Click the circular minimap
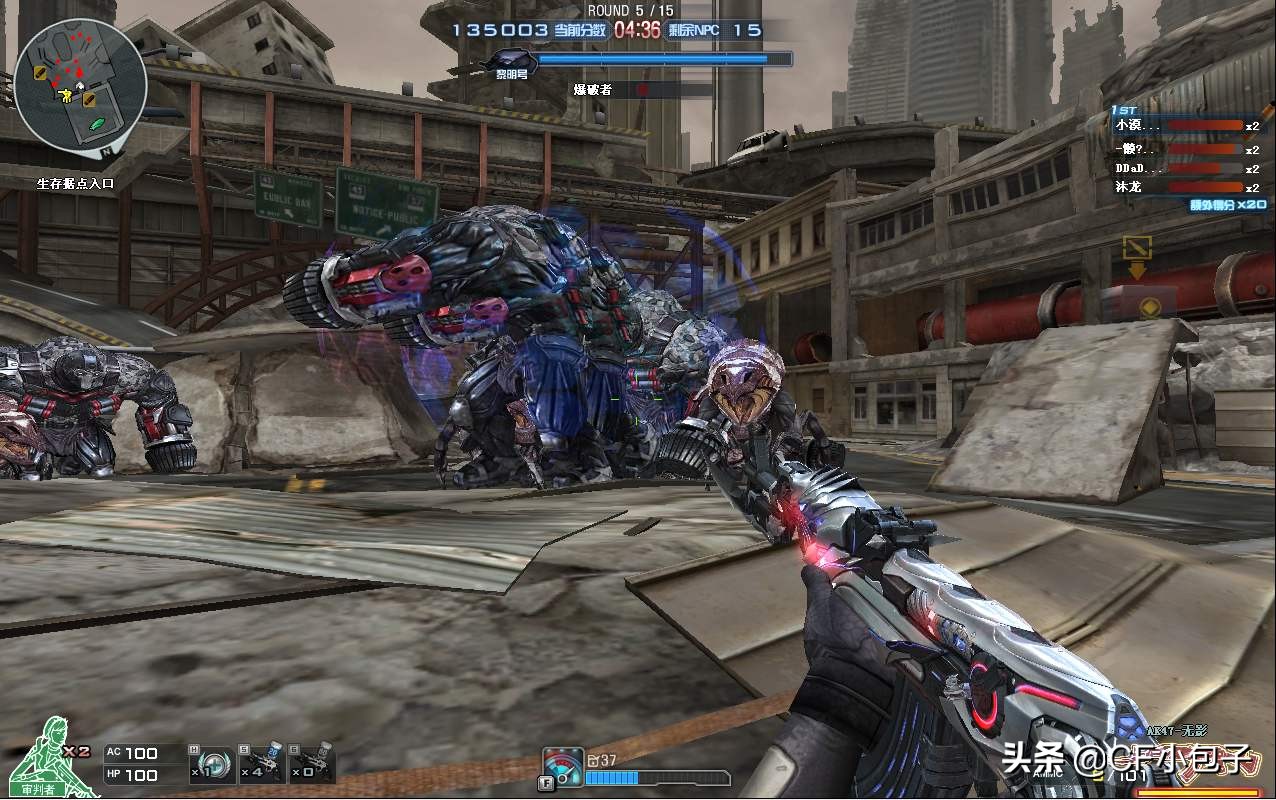The image size is (1276, 800). tap(80, 85)
